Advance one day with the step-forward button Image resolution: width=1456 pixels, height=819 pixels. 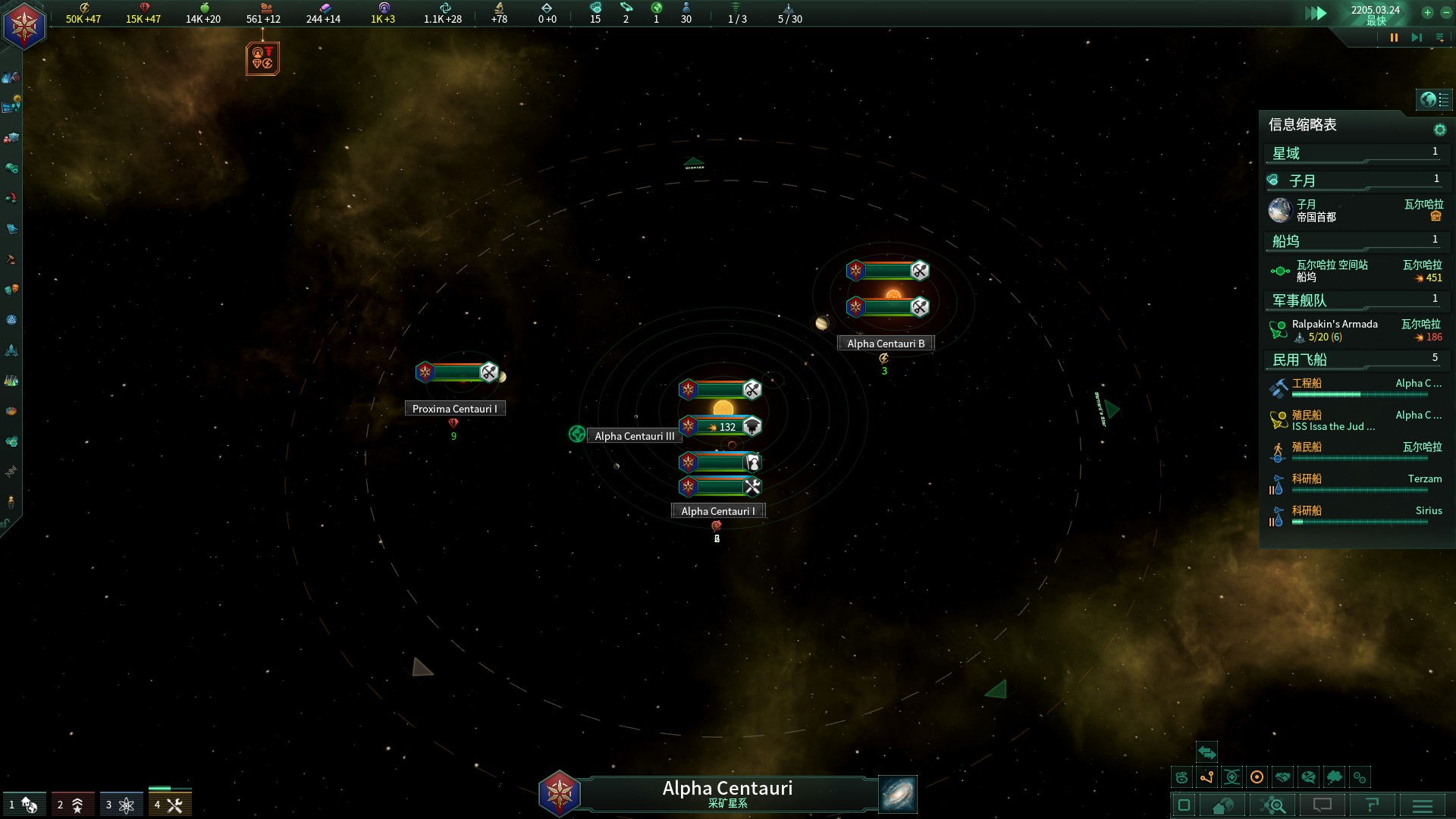pyautogui.click(x=1416, y=38)
